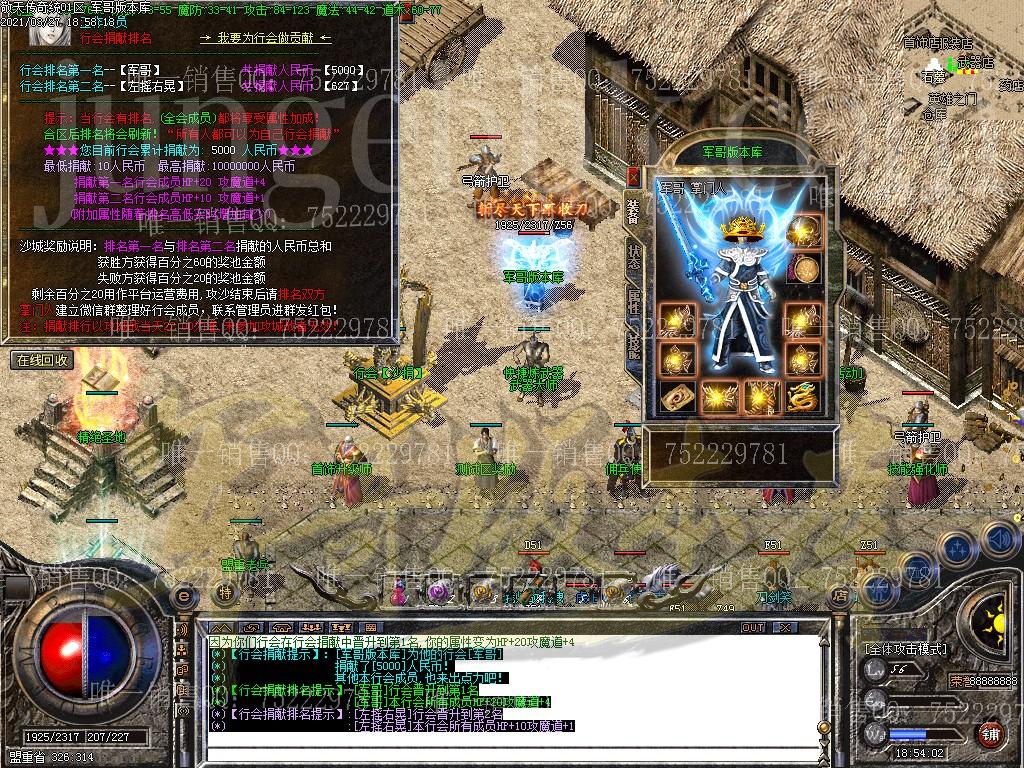Select the 装备 equipment tab

point(633,211)
